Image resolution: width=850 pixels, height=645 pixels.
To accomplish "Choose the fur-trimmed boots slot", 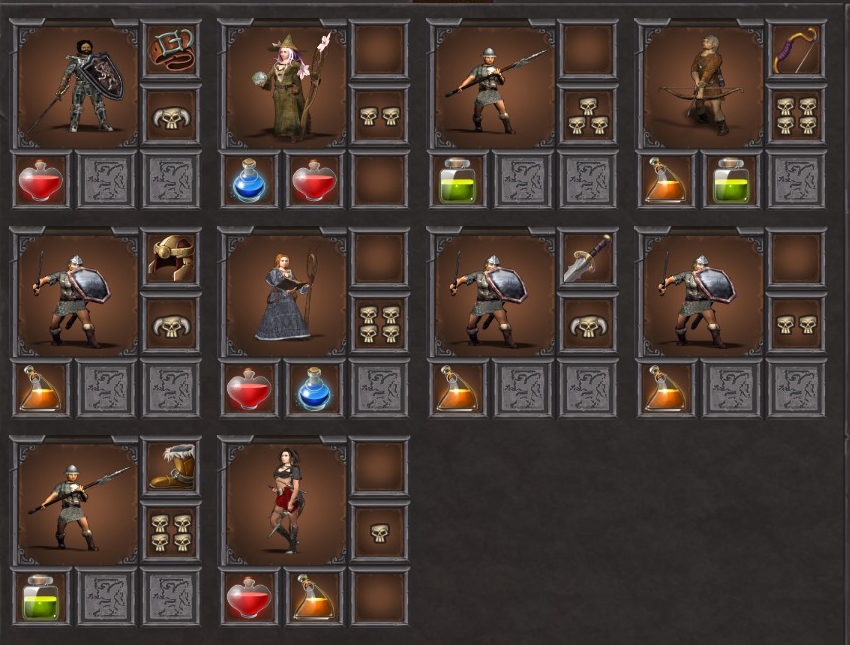I will 171,466.
